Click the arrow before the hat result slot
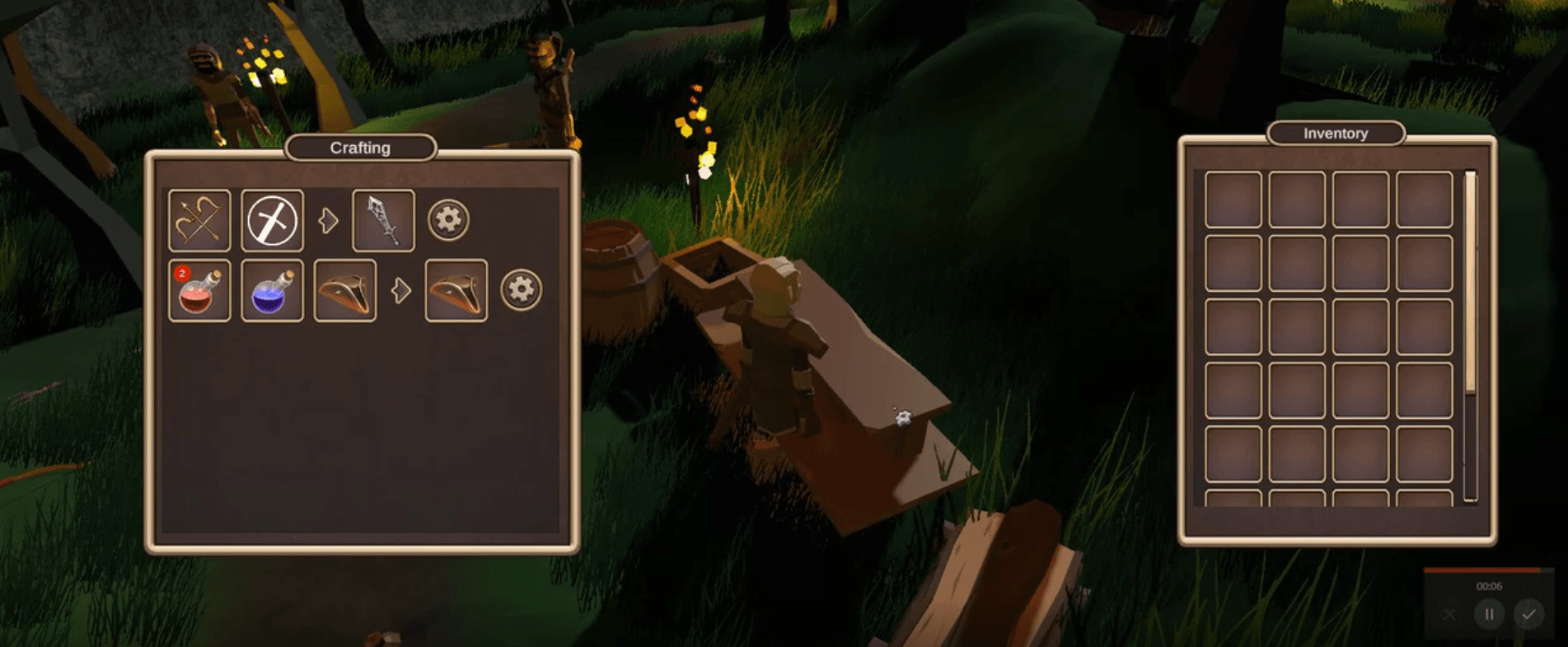 pyautogui.click(x=401, y=289)
